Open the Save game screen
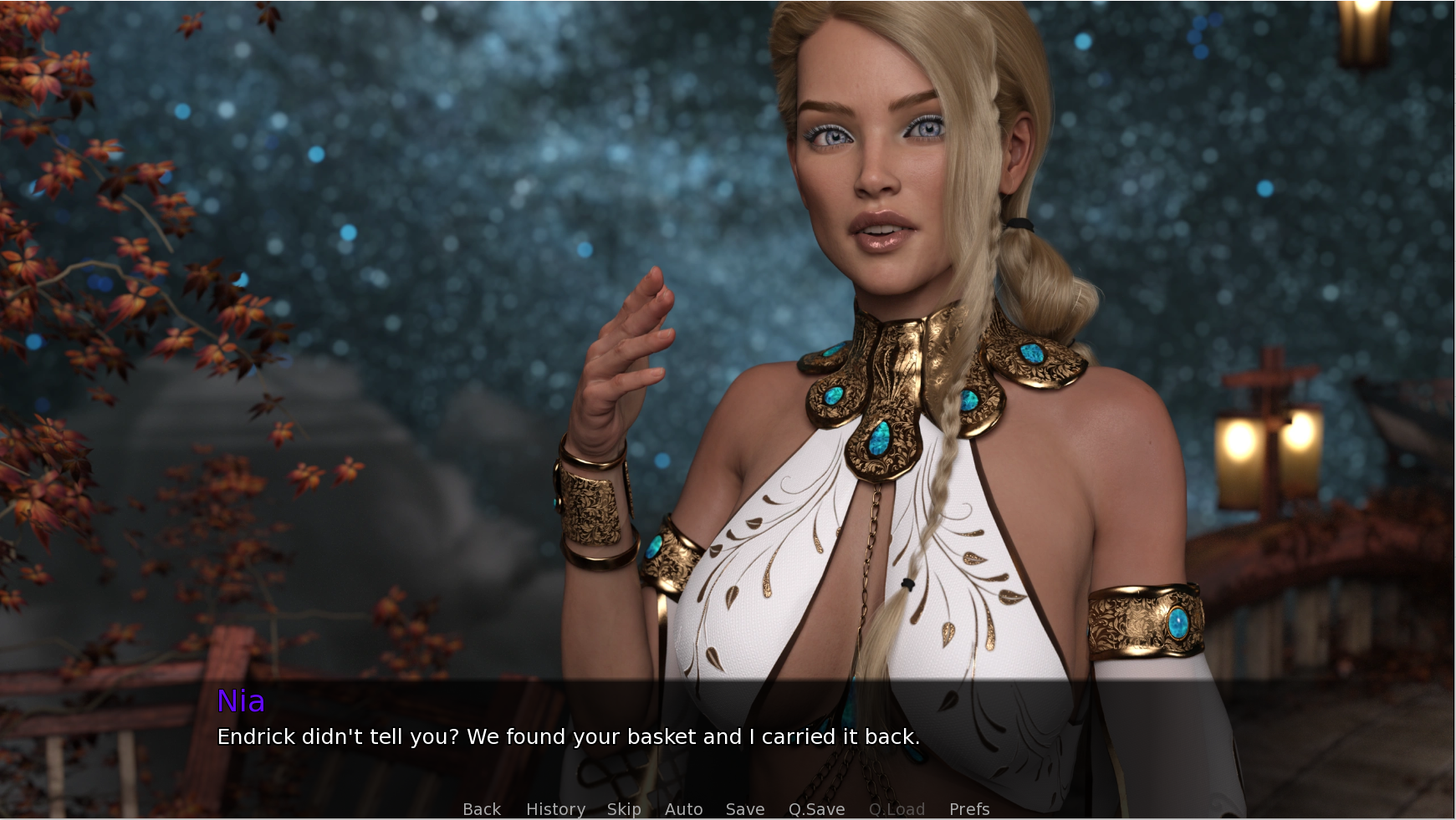 (x=745, y=809)
